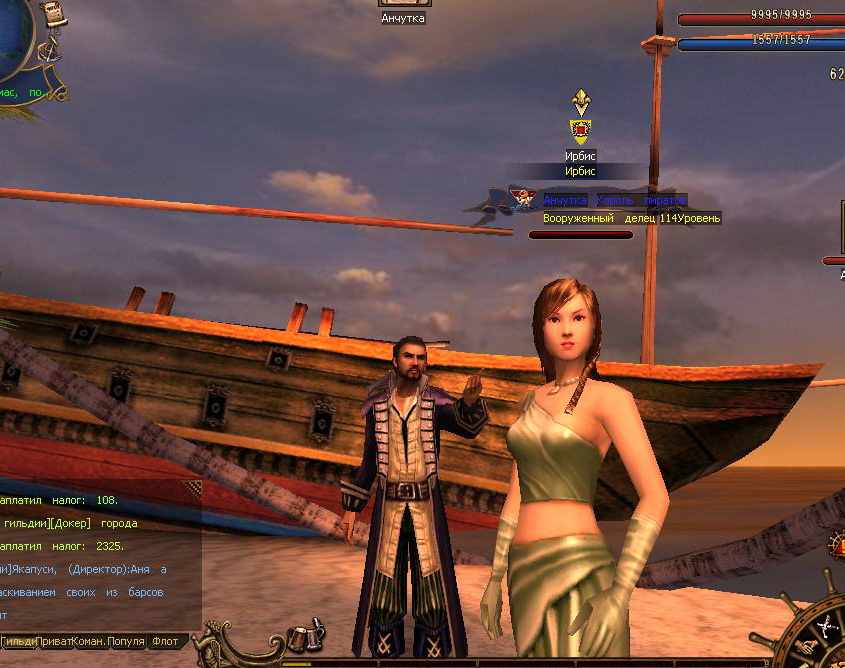Click the Анчутка target portrait at the top
This screenshot has height=668, width=845.
[x=402, y=4]
